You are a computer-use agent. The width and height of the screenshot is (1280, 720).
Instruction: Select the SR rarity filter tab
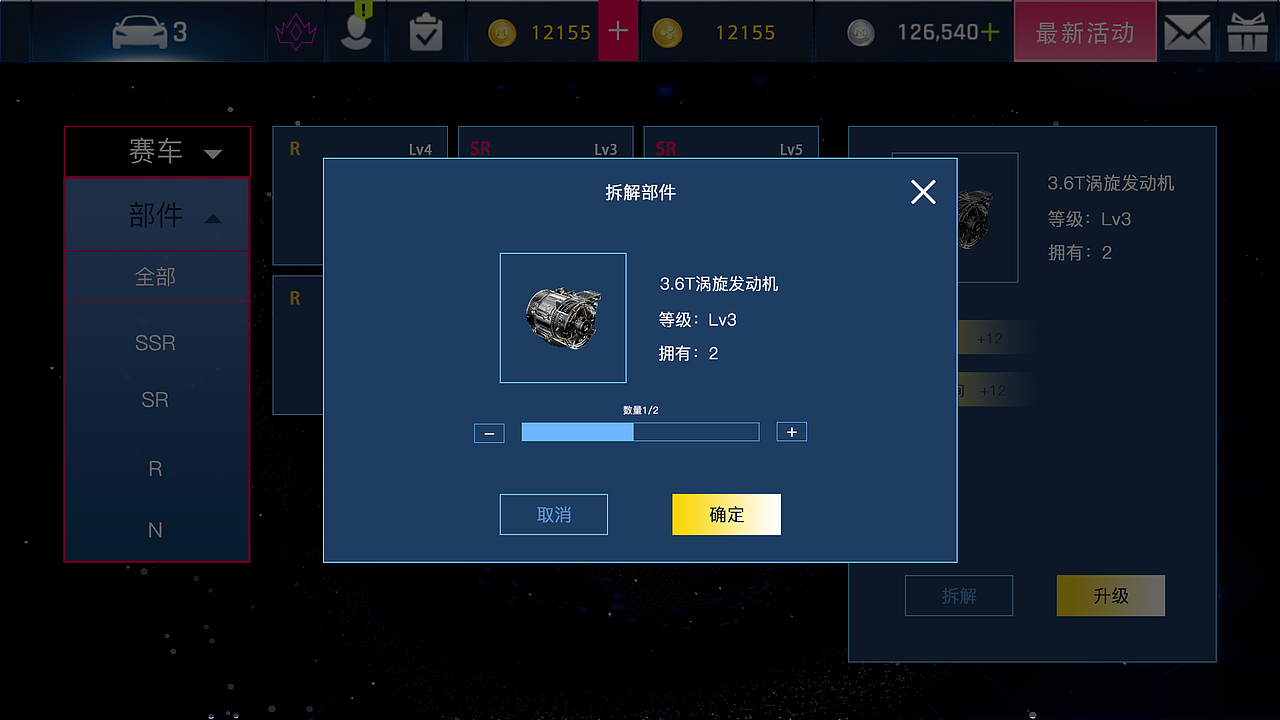point(155,399)
